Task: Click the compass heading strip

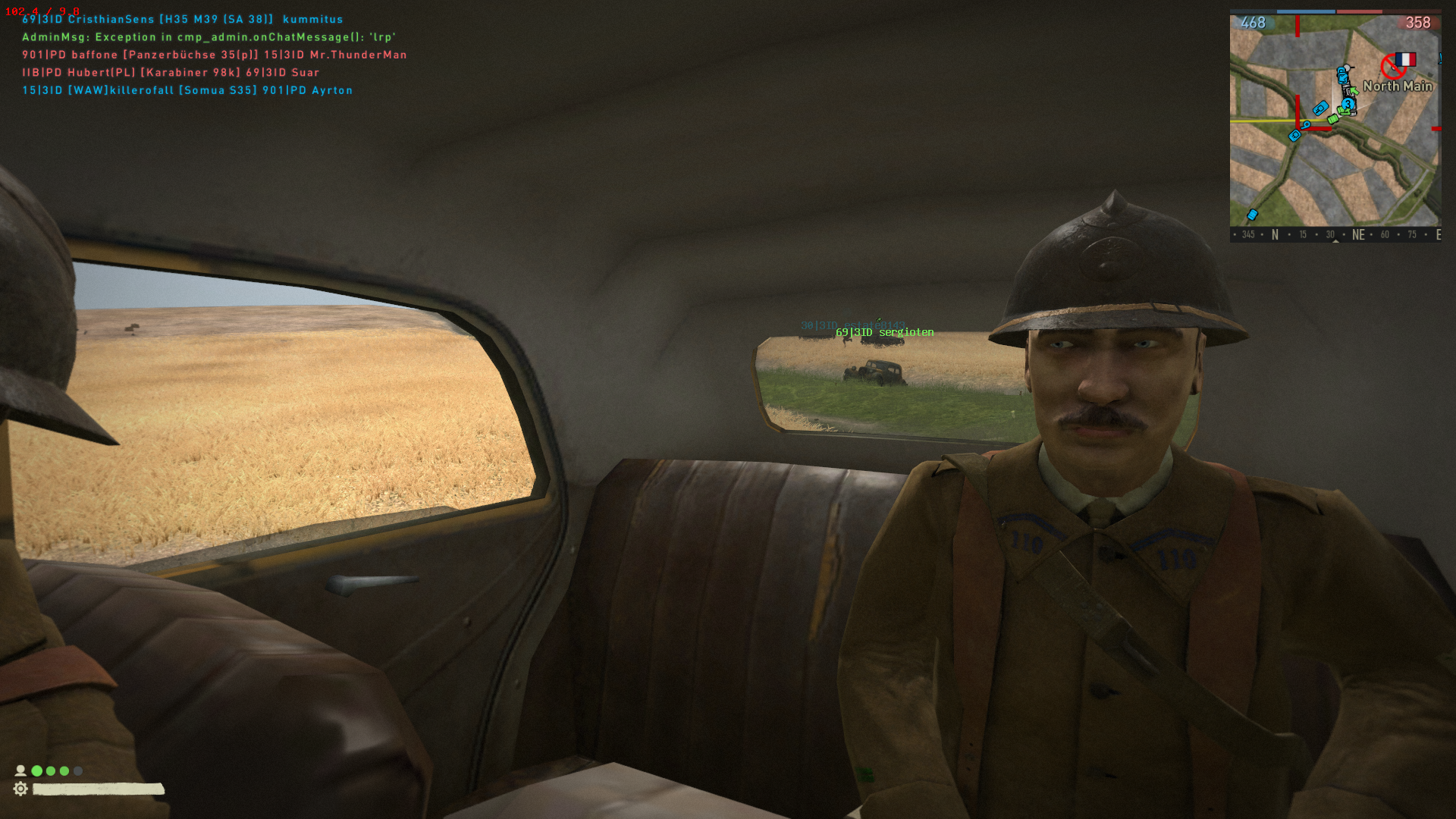Action: [1335, 234]
